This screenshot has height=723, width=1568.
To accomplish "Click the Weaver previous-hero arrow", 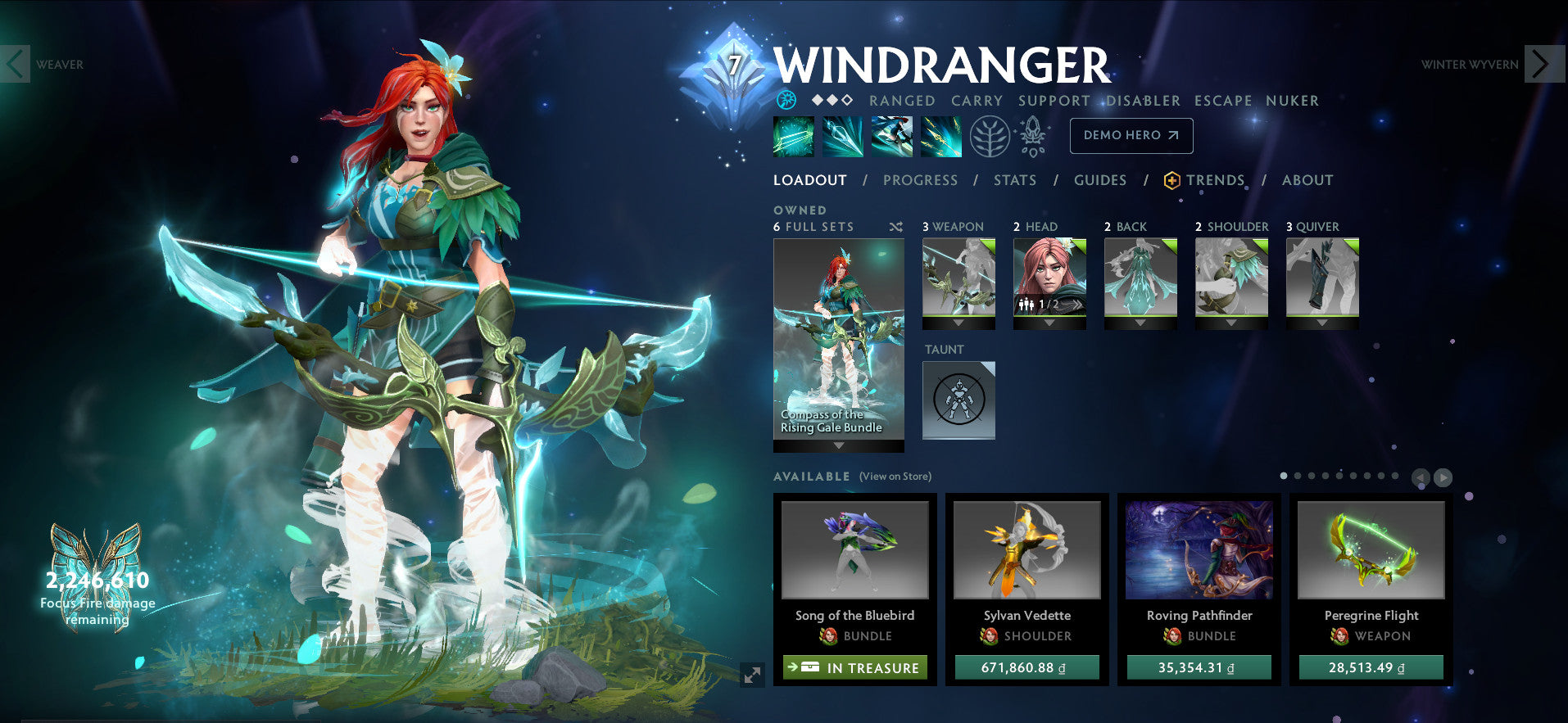I will (x=13, y=65).
